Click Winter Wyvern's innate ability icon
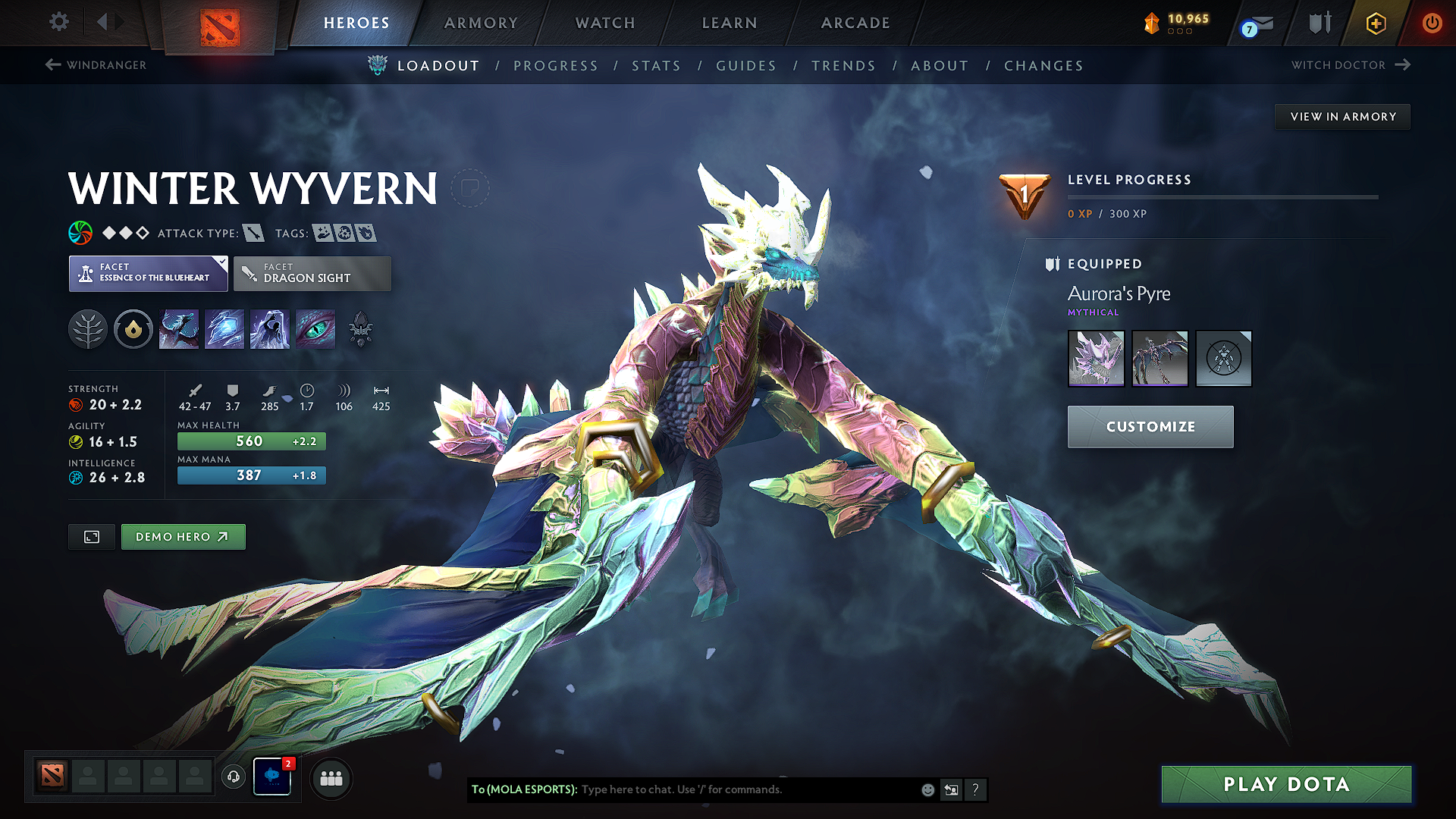The width and height of the screenshot is (1456, 819). click(x=133, y=329)
